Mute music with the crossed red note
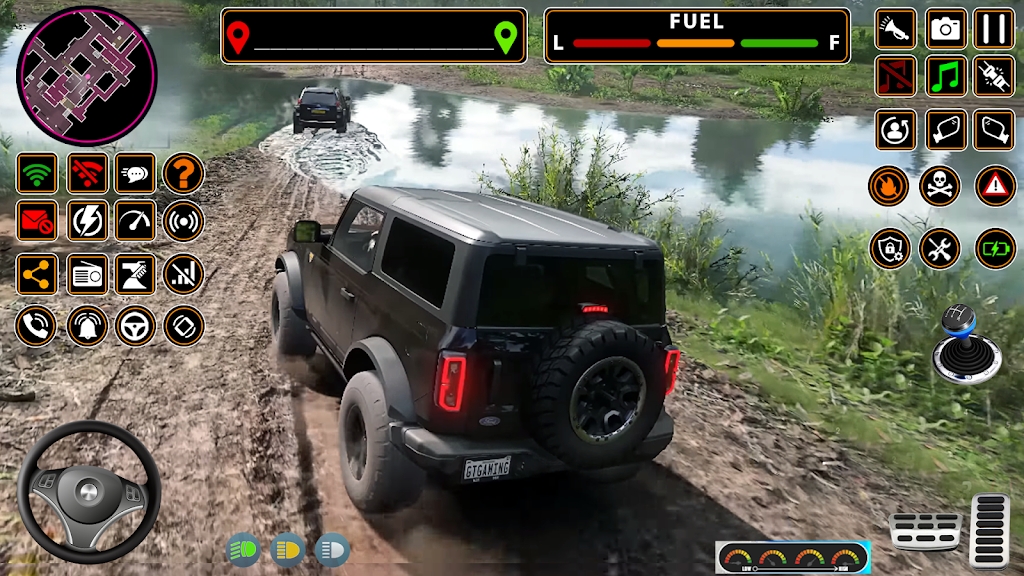The image size is (1024, 576). pyautogui.click(x=896, y=76)
